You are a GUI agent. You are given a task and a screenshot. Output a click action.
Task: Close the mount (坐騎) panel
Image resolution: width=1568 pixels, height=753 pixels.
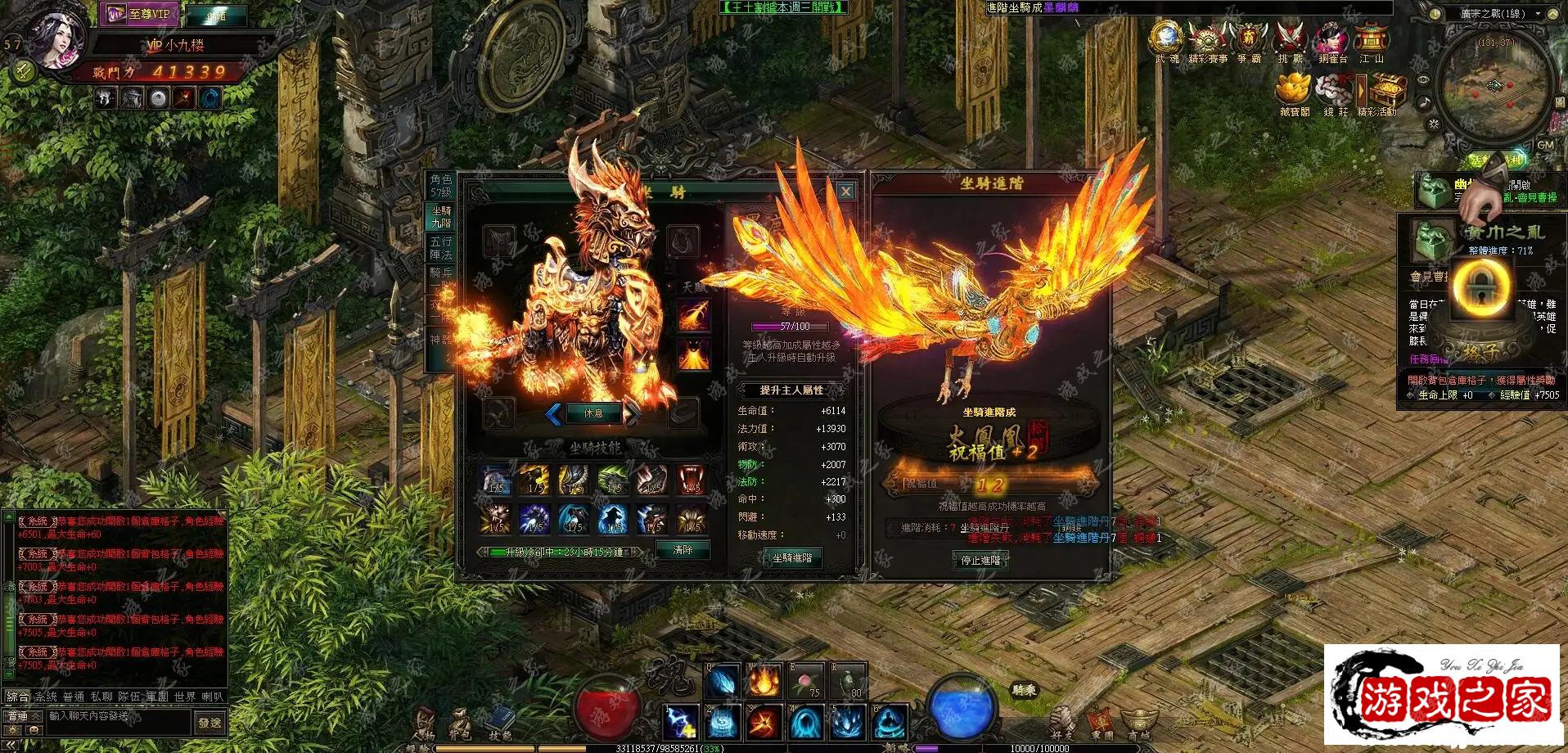[x=845, y=191]
